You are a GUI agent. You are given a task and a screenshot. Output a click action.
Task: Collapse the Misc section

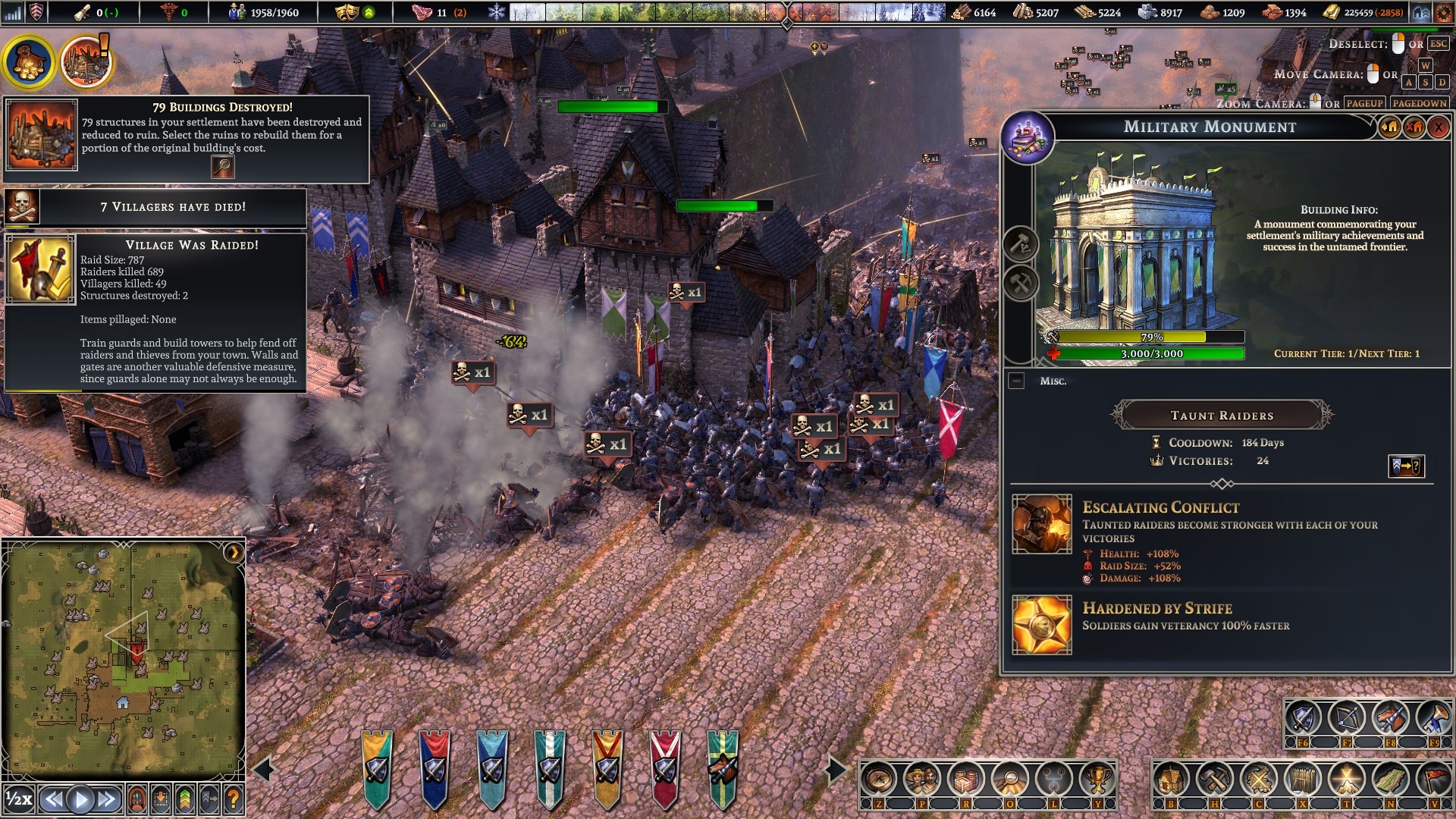1017,381
